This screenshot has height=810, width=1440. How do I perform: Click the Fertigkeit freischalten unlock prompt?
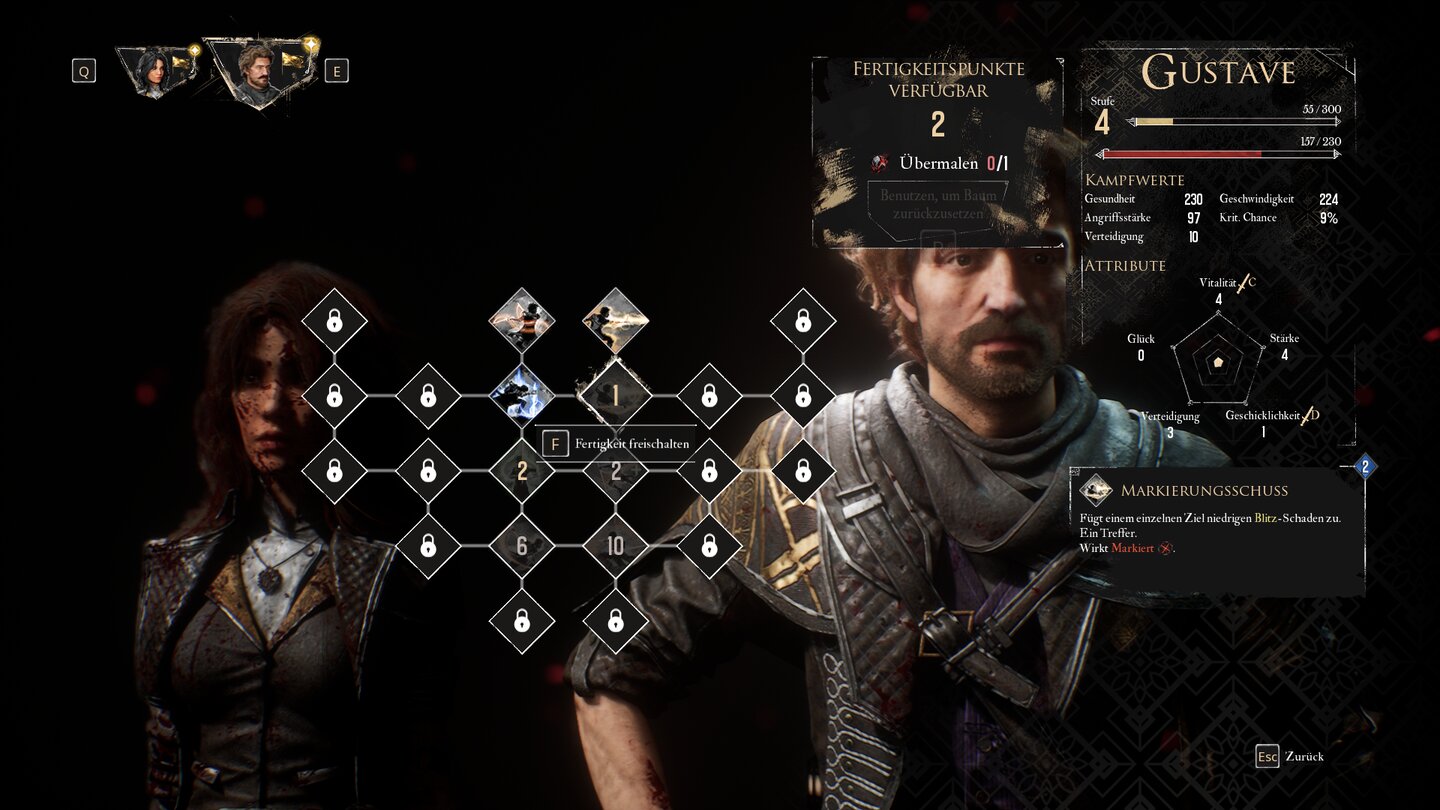coord(619,444)
